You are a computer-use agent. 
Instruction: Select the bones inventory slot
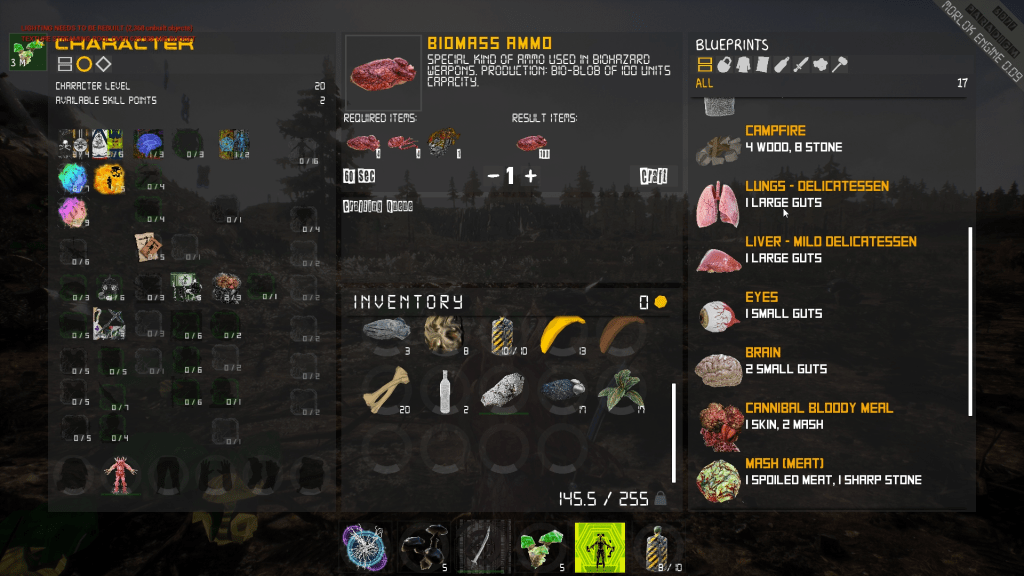[x=386, y=392]
